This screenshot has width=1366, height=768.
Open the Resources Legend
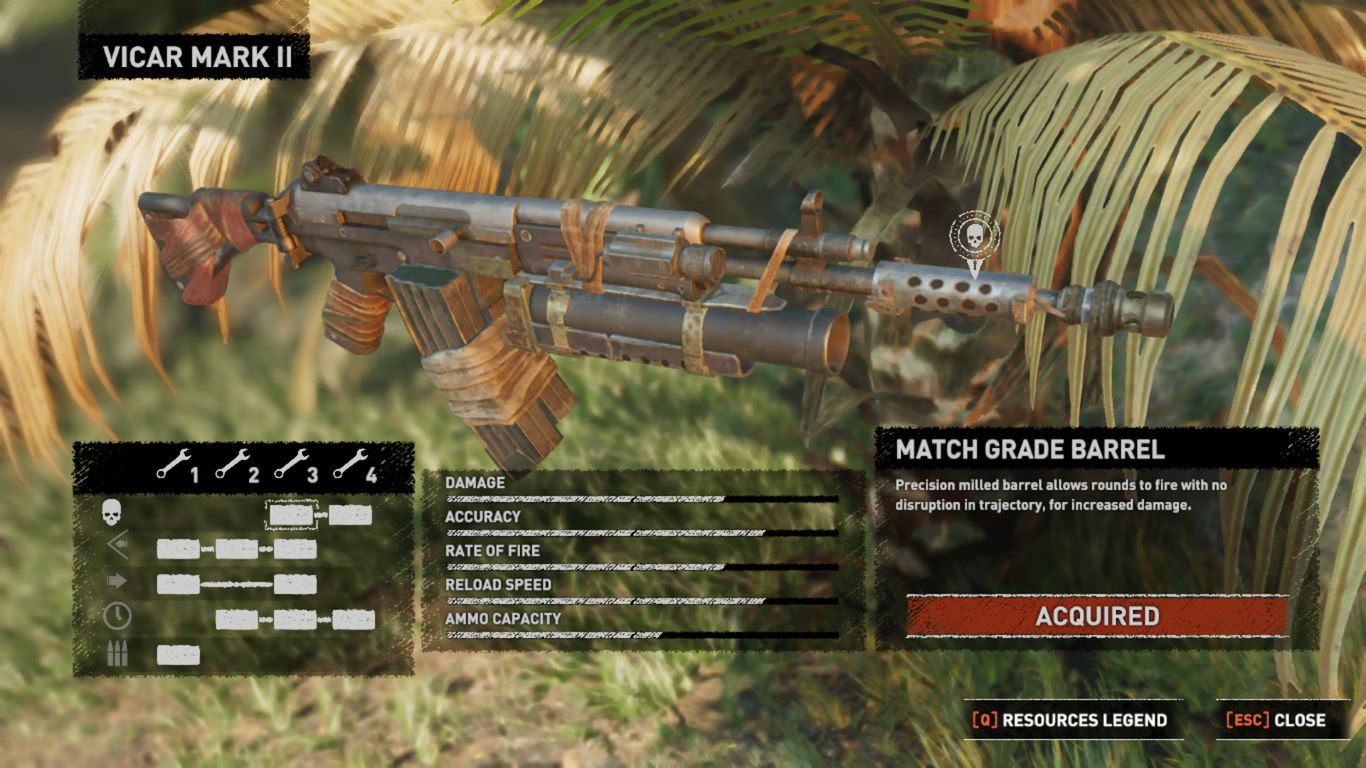1070,720
